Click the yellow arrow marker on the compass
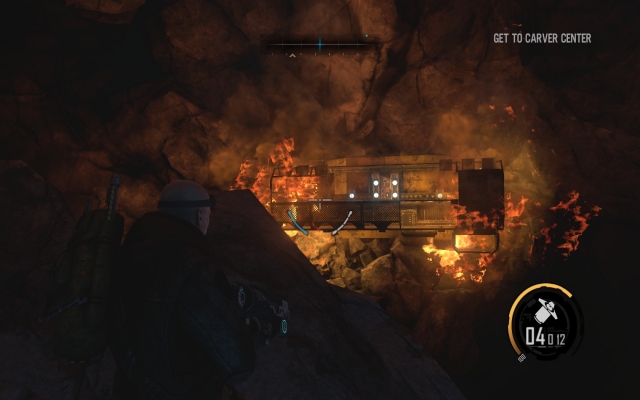The image size is (640, 400). click(x=292, y=56)
